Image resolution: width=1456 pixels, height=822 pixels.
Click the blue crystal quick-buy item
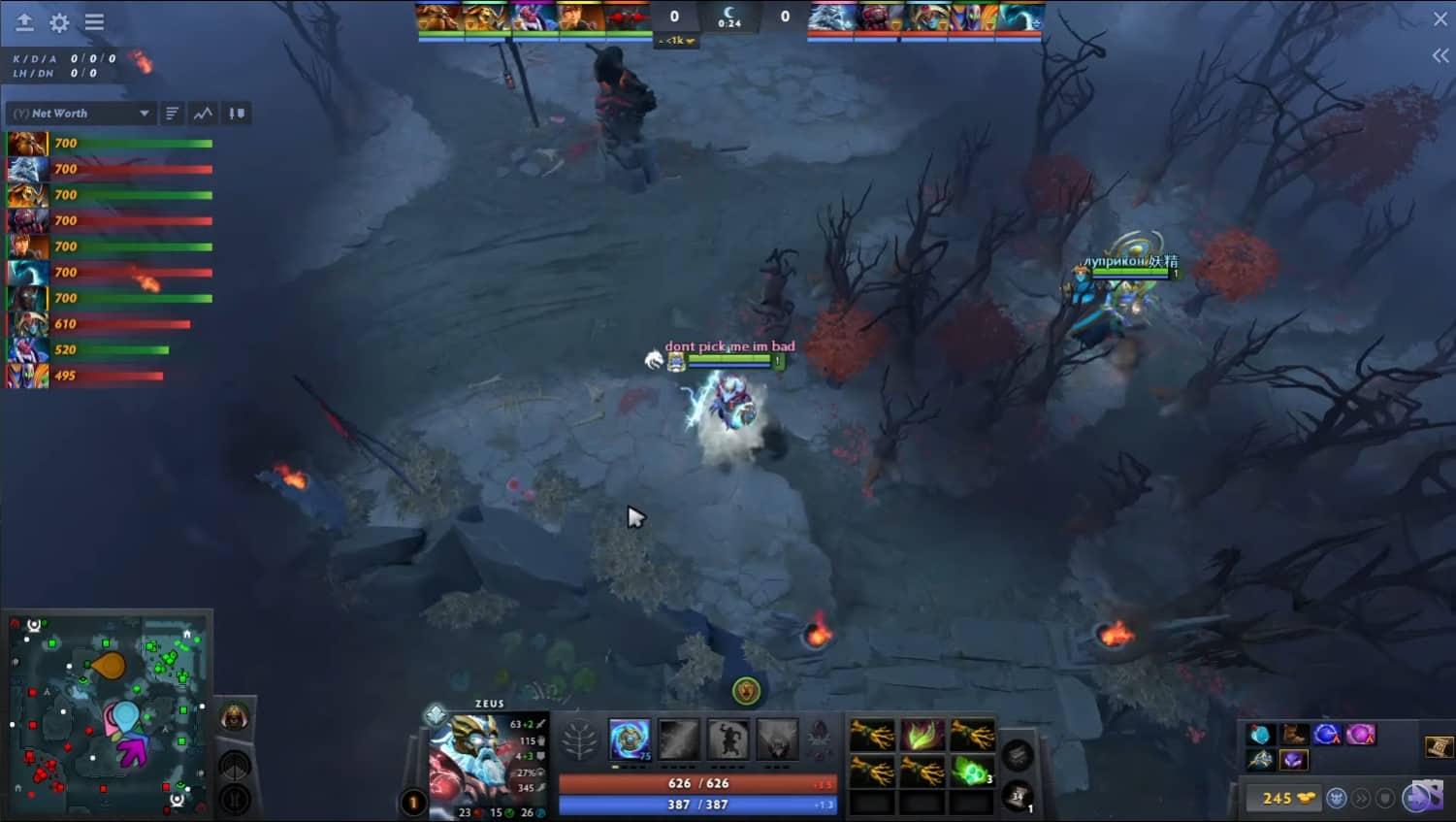pos(1260,735)
